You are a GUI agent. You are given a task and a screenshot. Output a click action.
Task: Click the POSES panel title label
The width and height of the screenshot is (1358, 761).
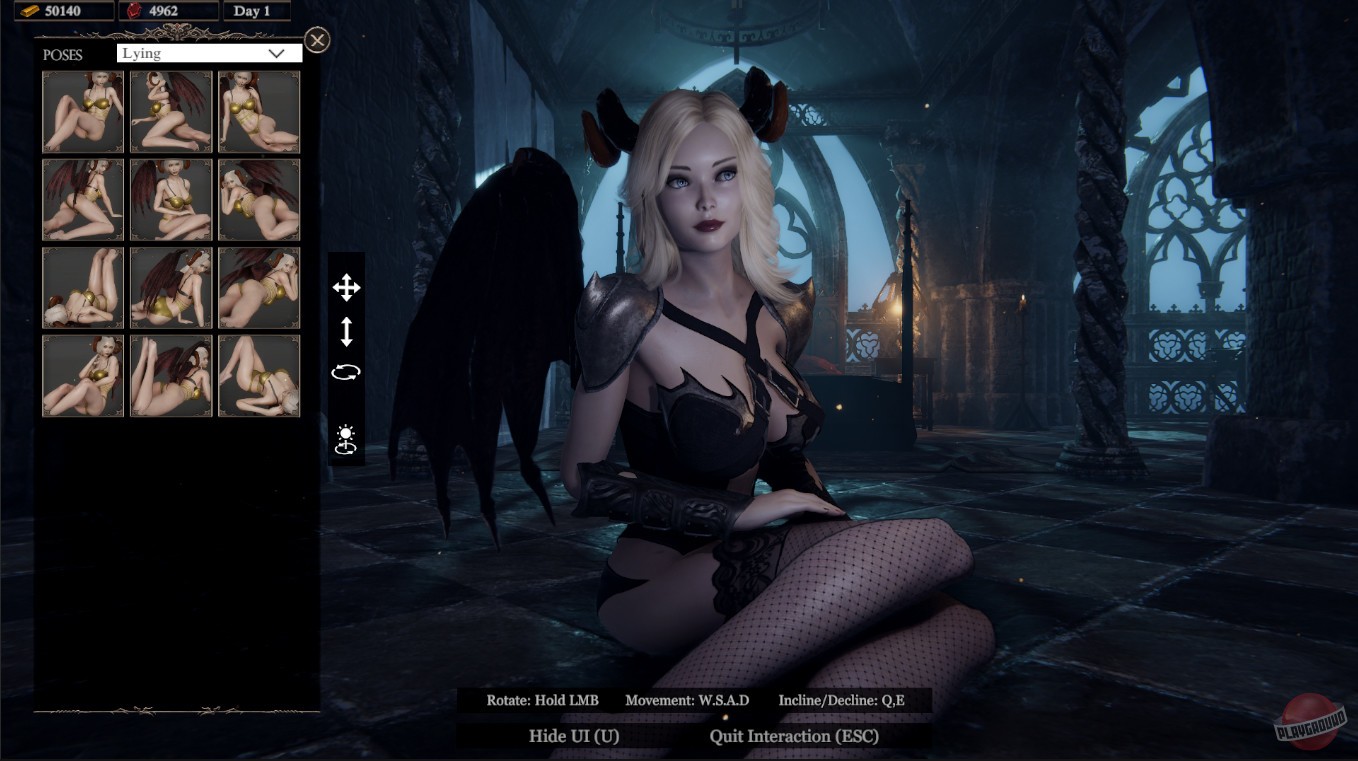click(62, 55)
